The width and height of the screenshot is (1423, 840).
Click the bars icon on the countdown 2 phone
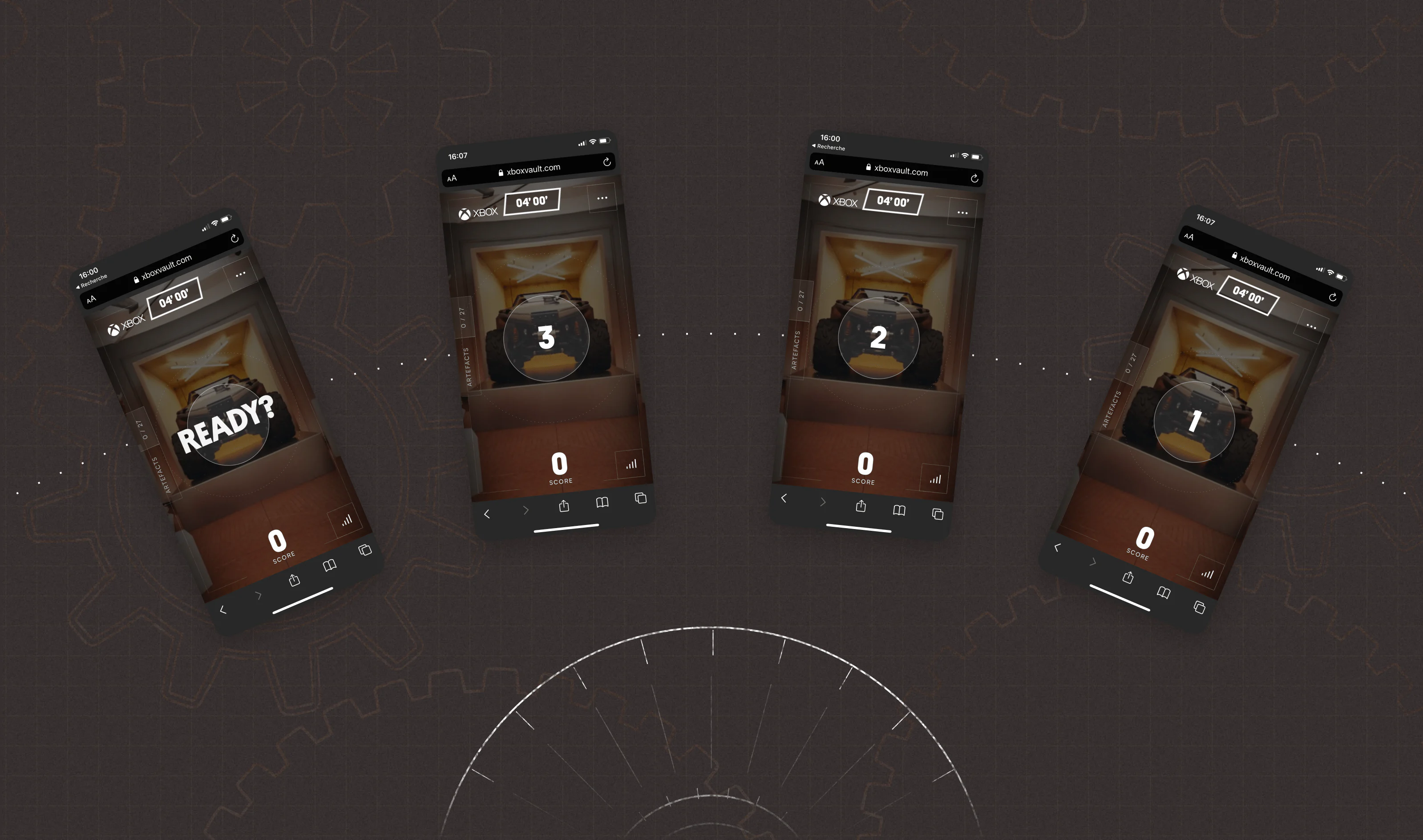pyautogui.click(x=935, y=480)
